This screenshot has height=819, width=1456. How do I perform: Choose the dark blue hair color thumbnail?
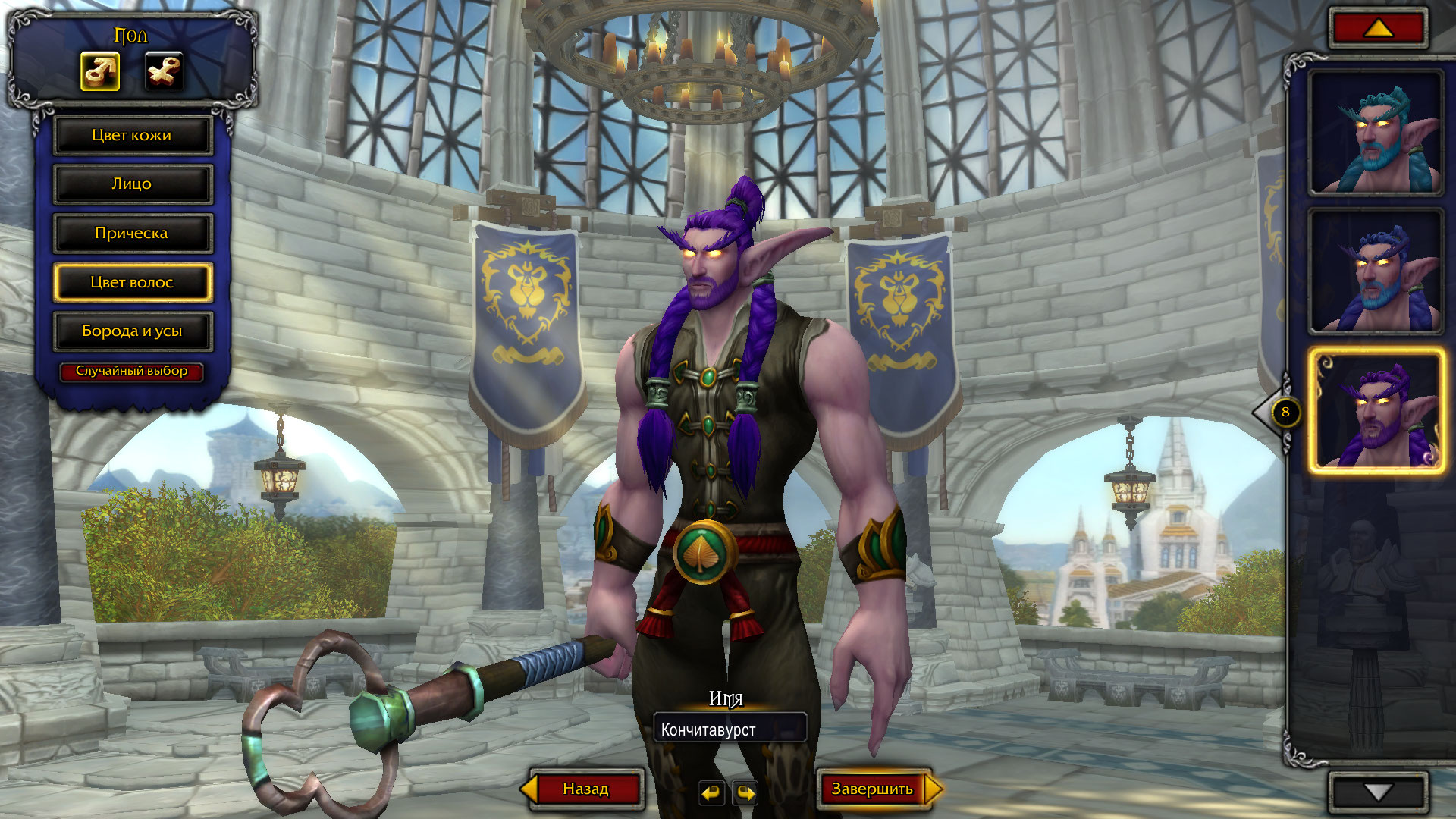click(x=1376, y=271)
